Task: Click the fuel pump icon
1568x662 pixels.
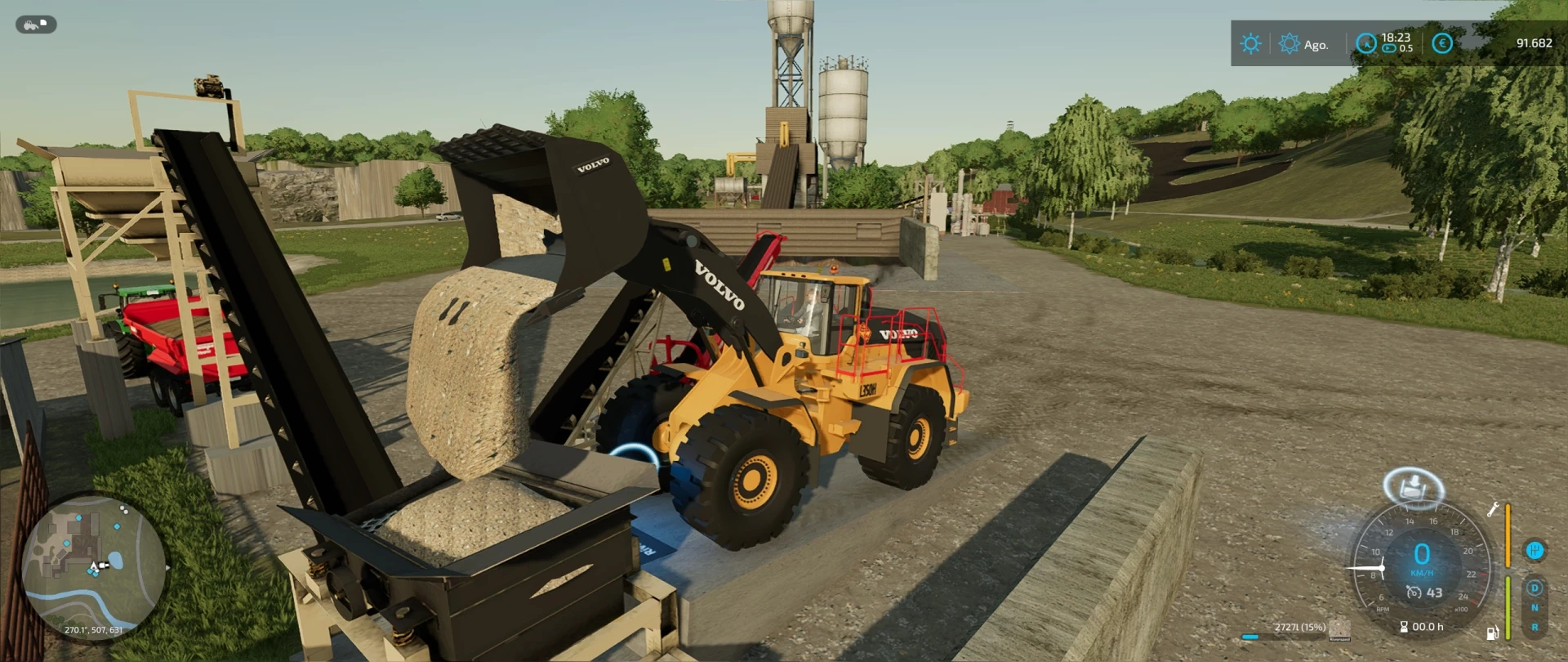Action: (x=1492, y=633)
